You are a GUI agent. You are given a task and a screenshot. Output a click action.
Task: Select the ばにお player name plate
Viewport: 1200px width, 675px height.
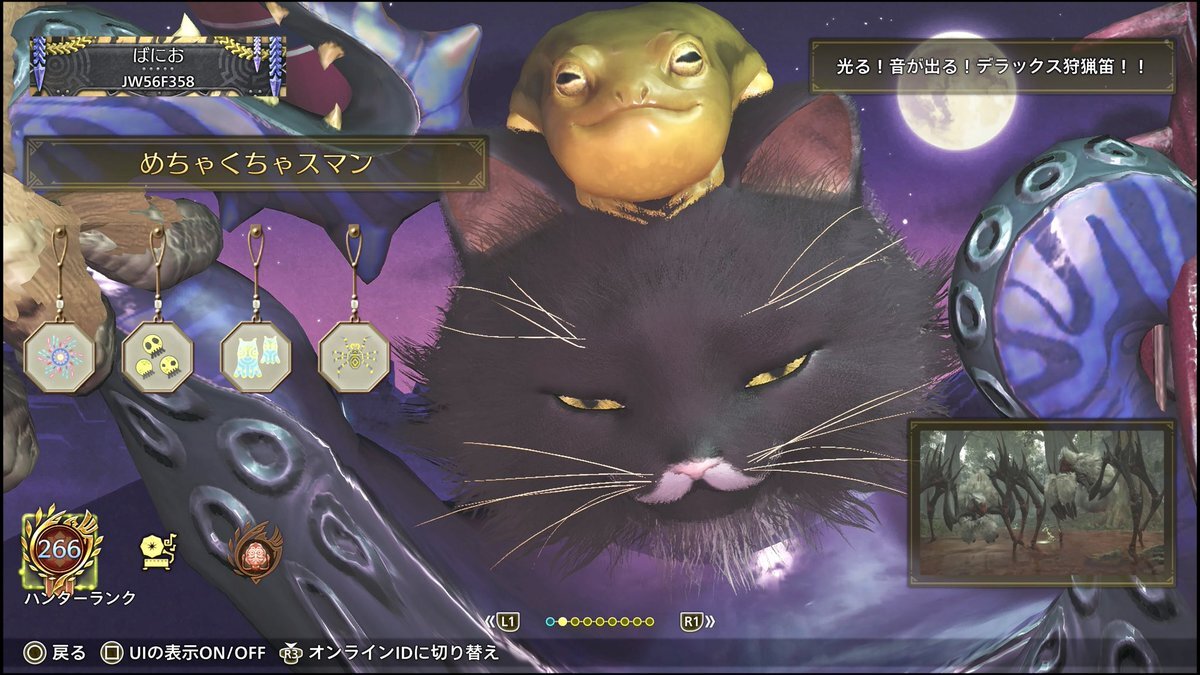point(156,66)
